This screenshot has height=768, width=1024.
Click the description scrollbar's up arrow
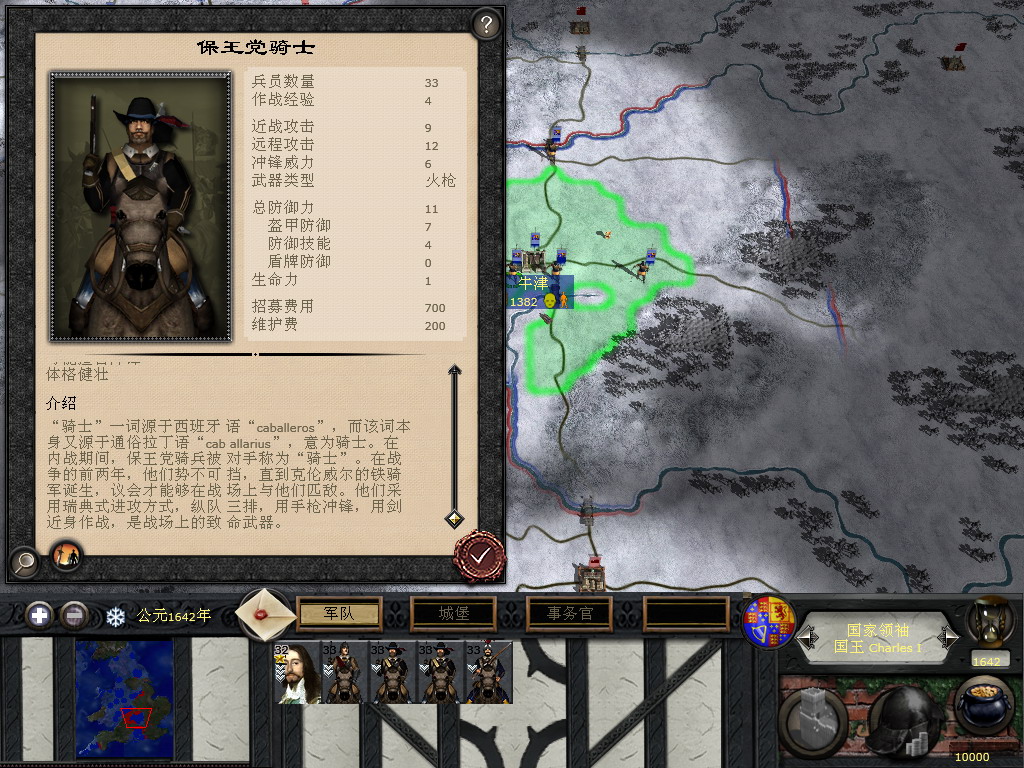click(454, 372)
